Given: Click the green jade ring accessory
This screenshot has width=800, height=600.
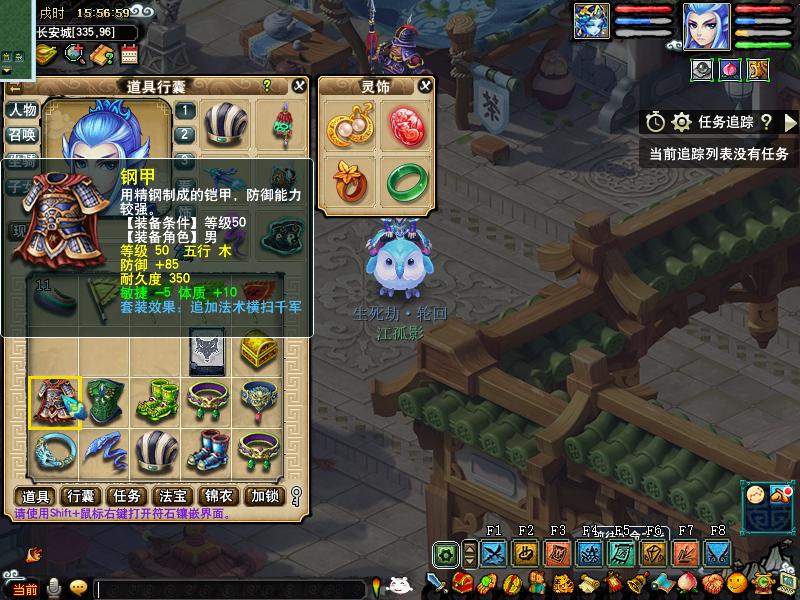Looking at the screenshot, I should pyautogui.click(x=405, y=180).
